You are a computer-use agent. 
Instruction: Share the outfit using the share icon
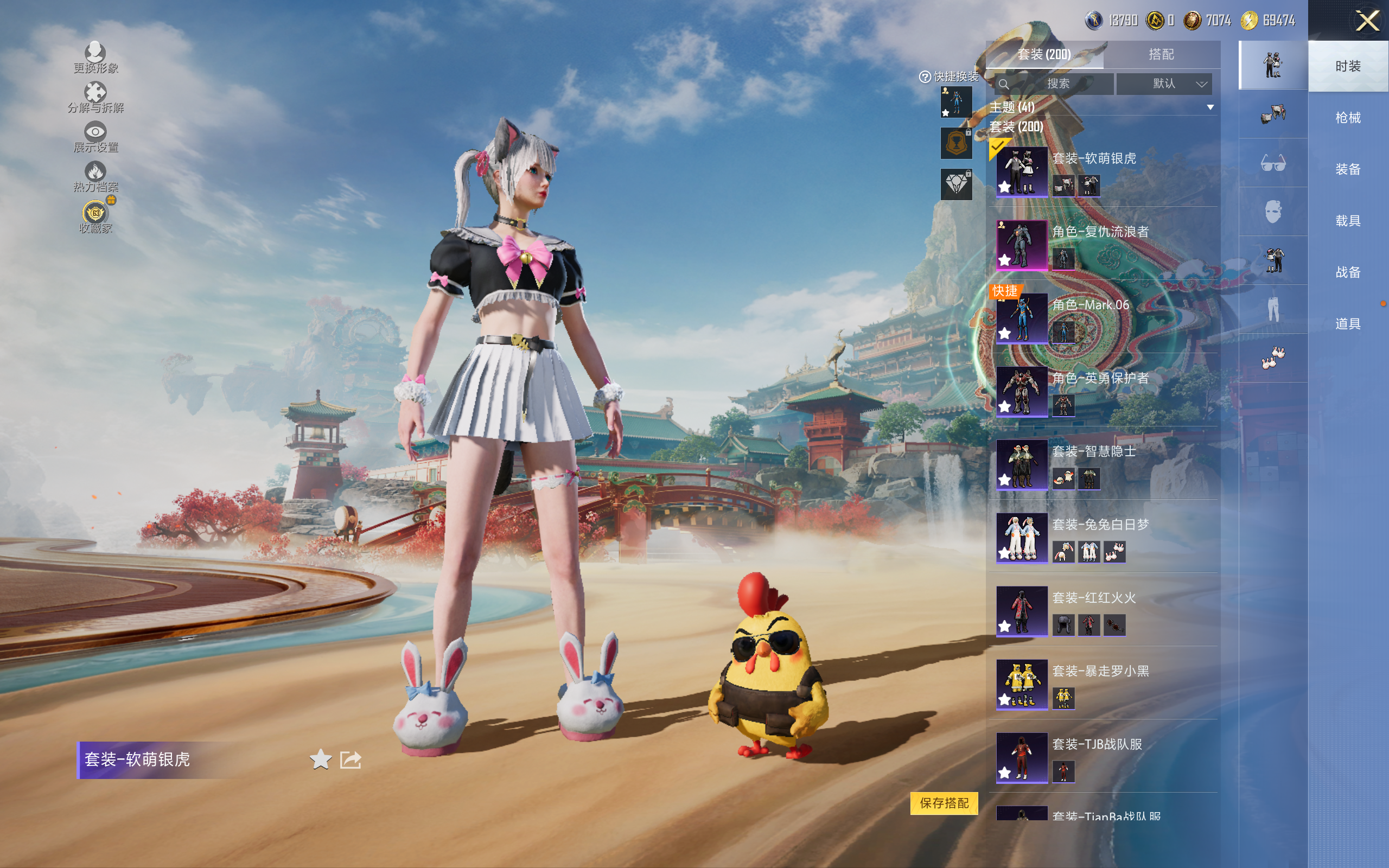350,759
